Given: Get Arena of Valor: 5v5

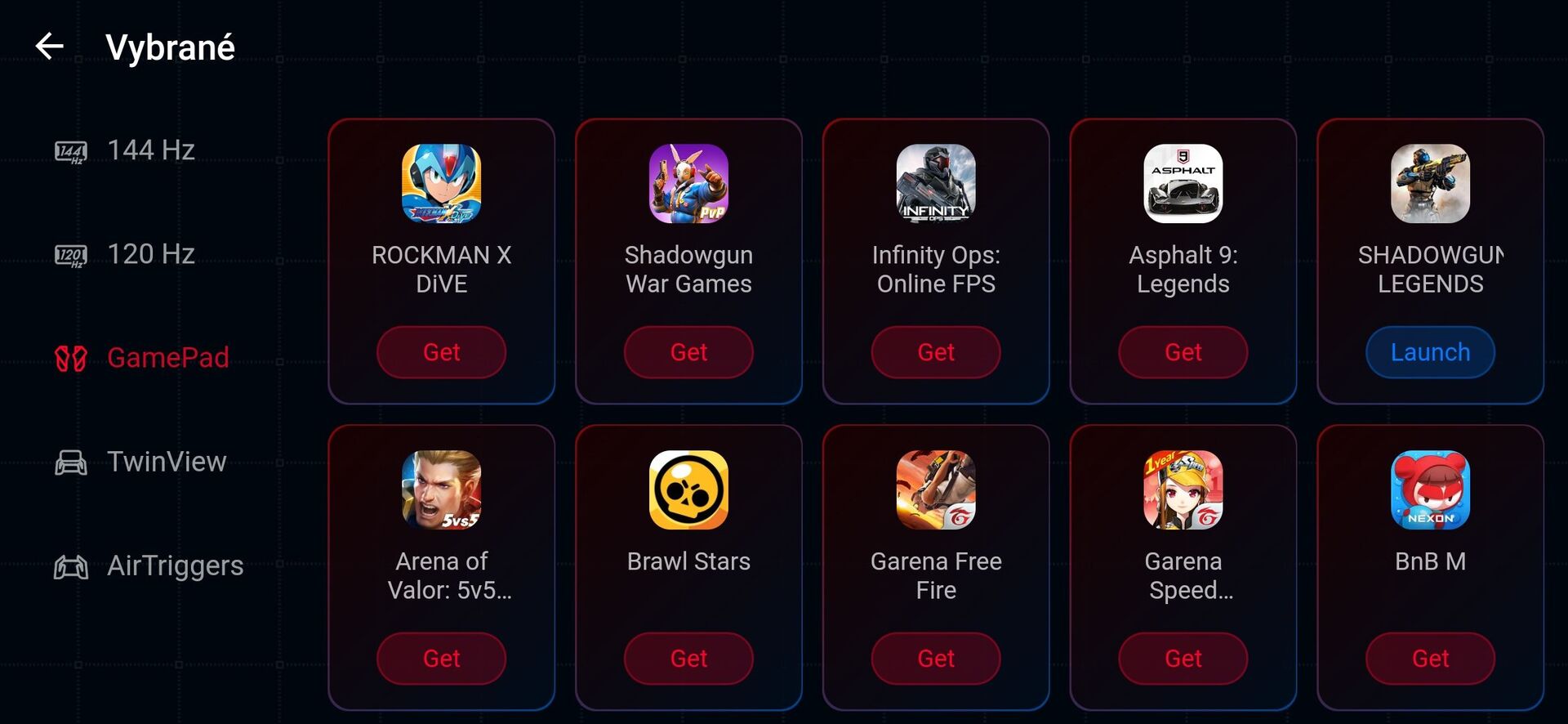Looking at the screenshot, I should point(441,659).
